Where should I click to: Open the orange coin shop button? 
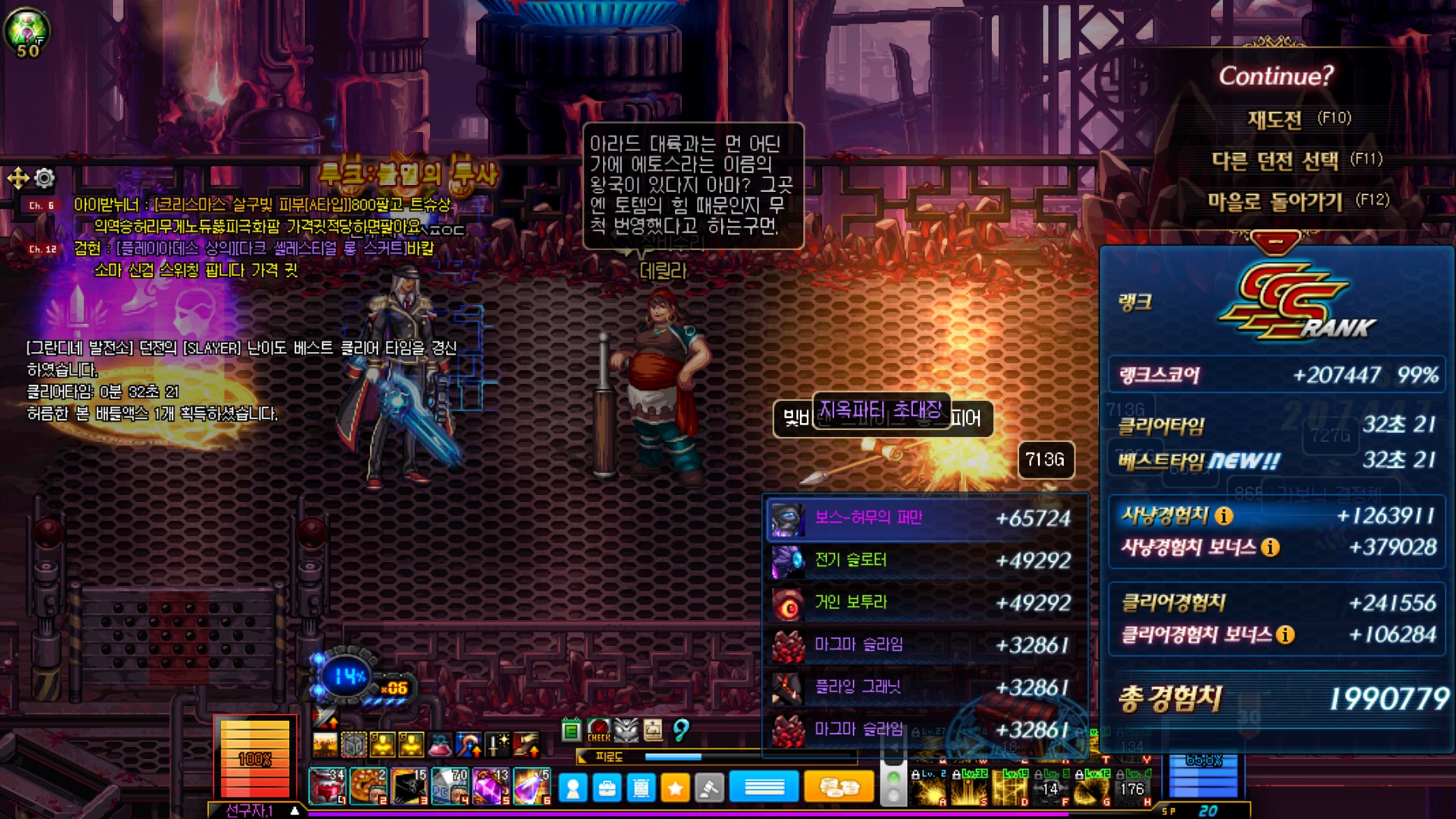(839, 788)
